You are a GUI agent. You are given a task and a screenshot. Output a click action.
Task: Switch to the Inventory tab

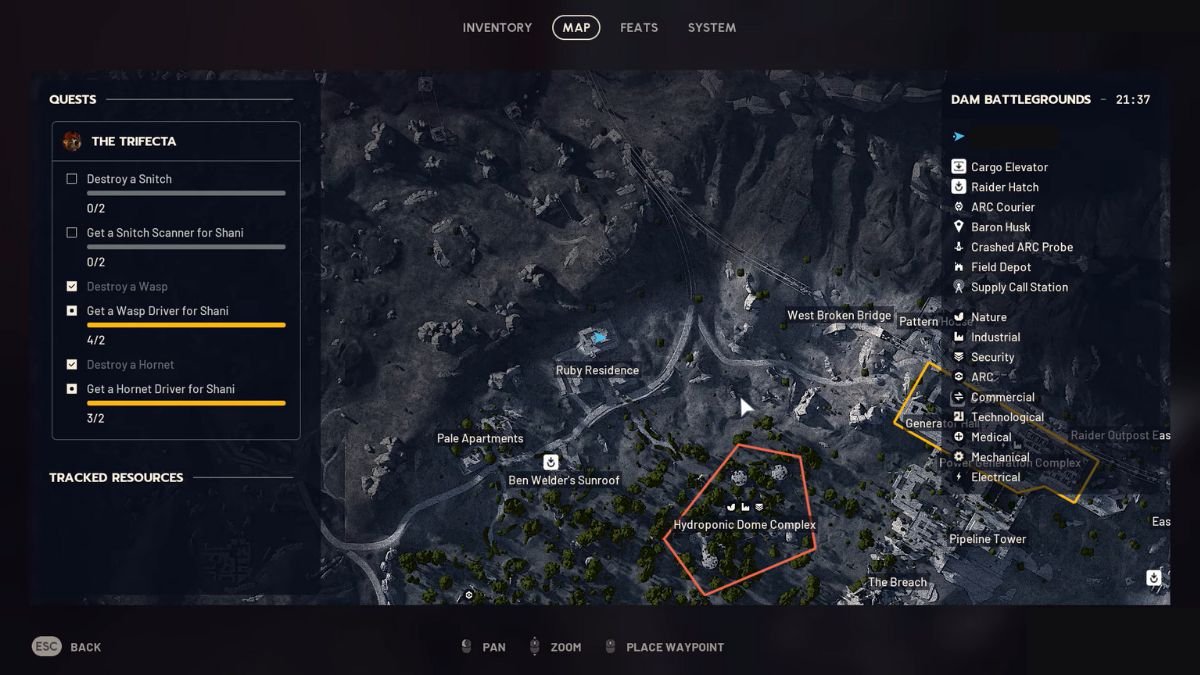tap(497, 28)
